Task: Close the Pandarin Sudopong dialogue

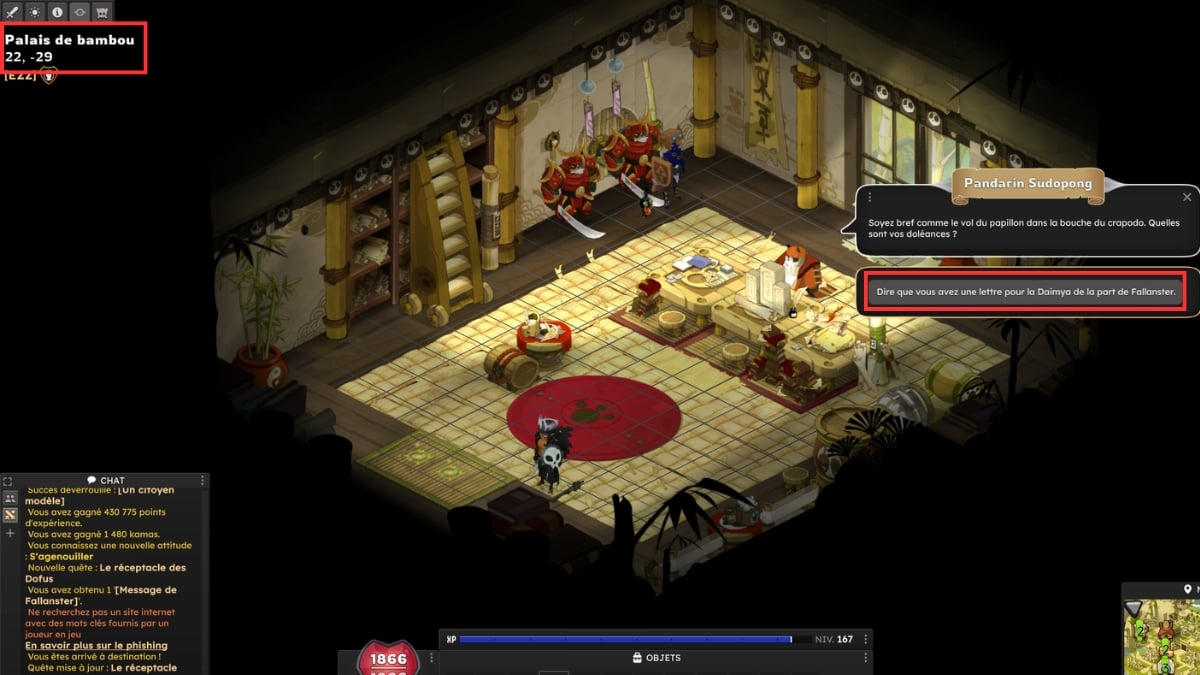Action: pyautogui.click(x=1187, y=197)
